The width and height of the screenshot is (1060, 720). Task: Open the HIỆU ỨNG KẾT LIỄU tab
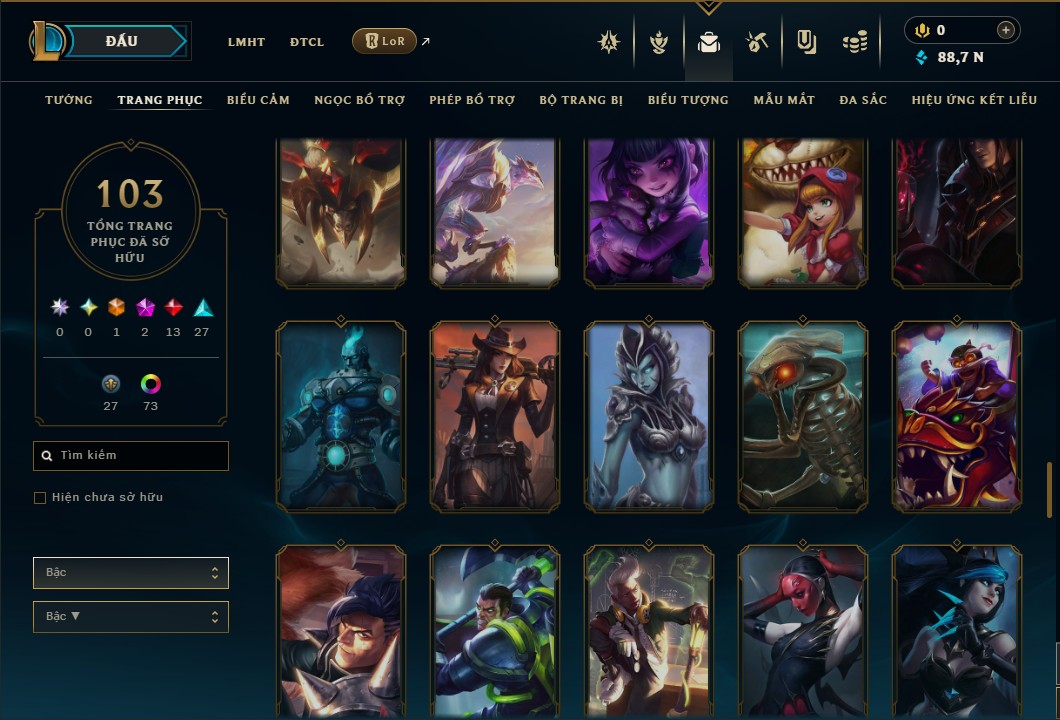pyautogui.click(x=974, y=100)
